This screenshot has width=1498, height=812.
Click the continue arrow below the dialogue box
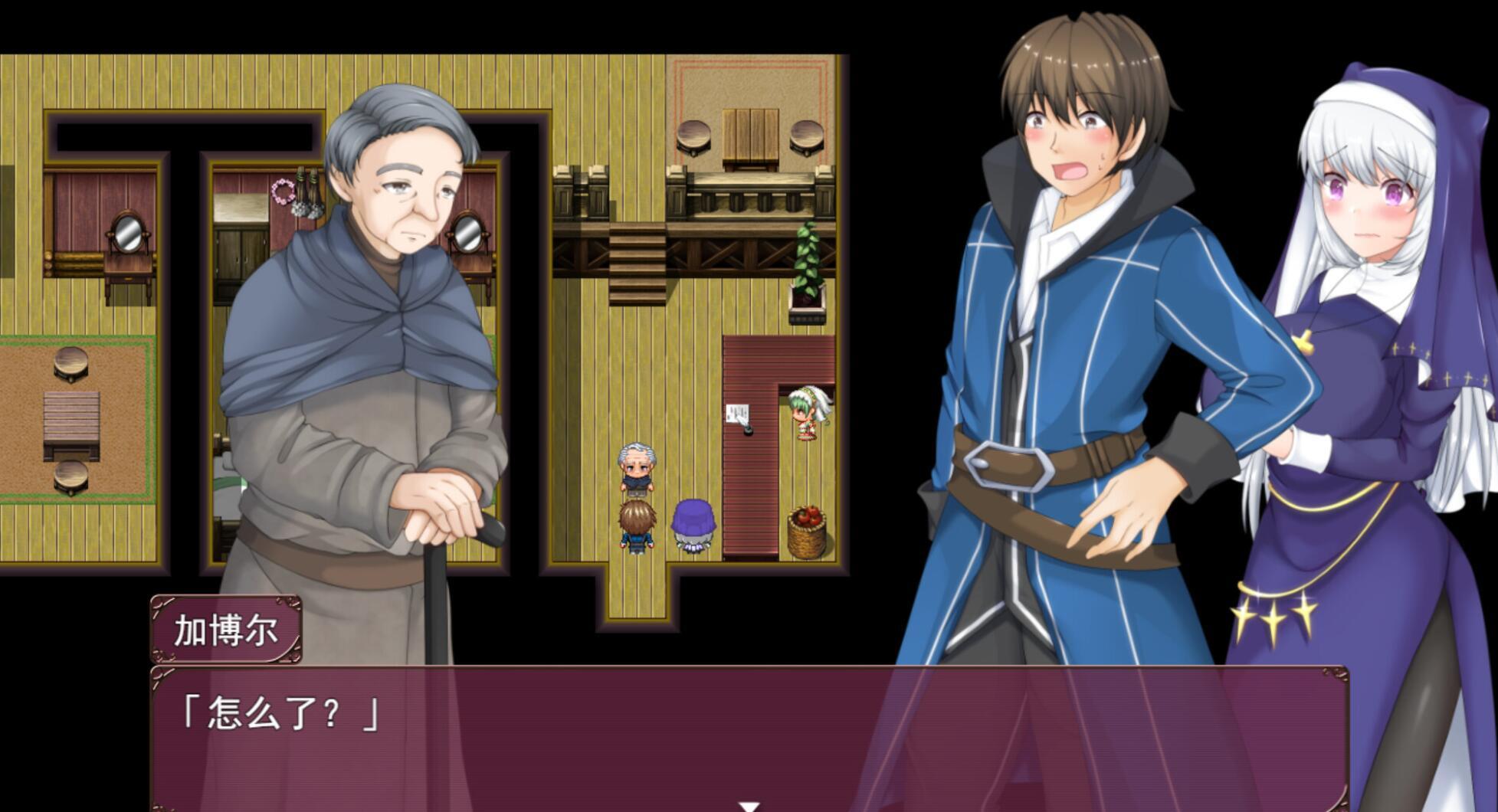click(x=747, y=804)
